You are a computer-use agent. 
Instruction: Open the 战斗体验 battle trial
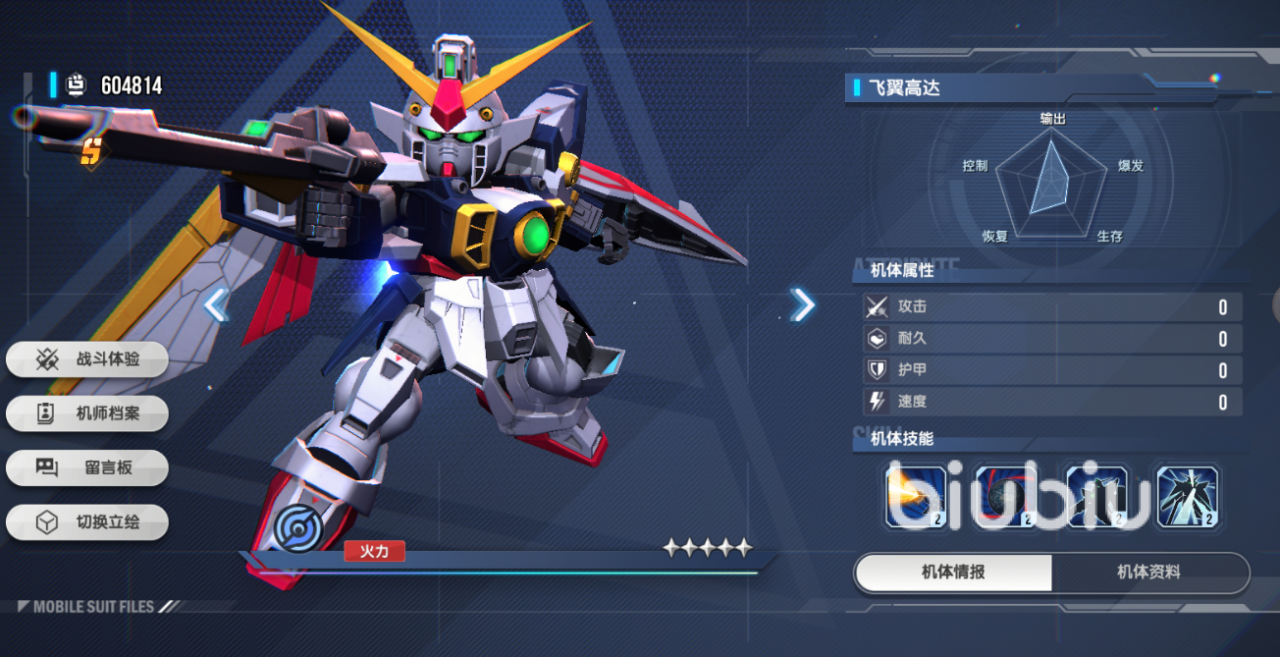tap(87, 359)
